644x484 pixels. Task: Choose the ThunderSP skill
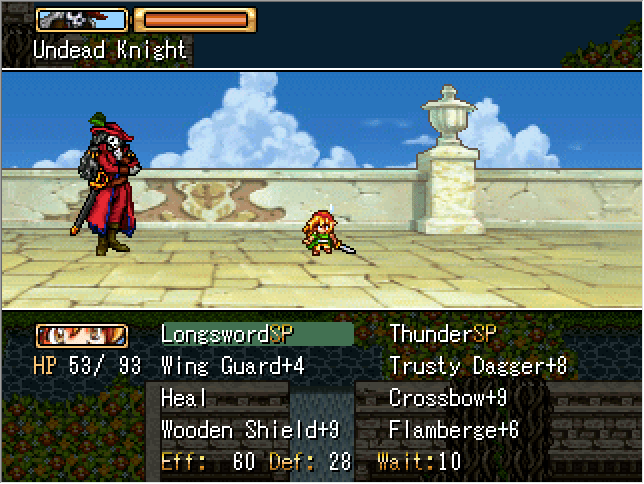443,335
